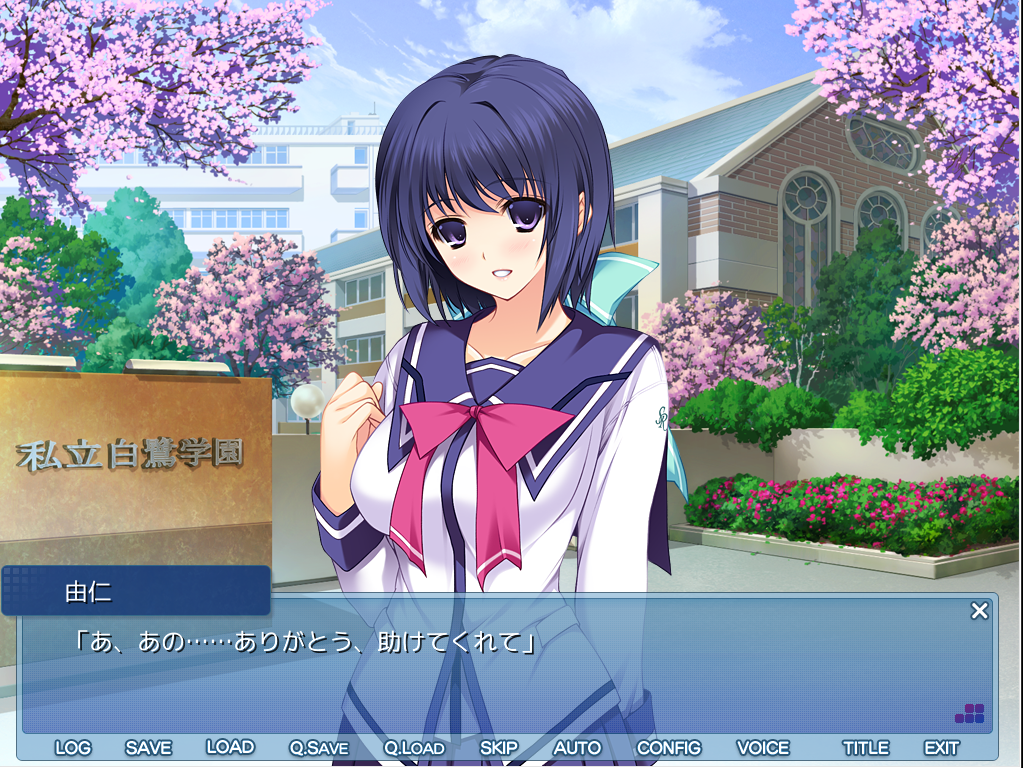1023x768 pixels.
Task: Click the SAVE button
Action: coord(148,748)
